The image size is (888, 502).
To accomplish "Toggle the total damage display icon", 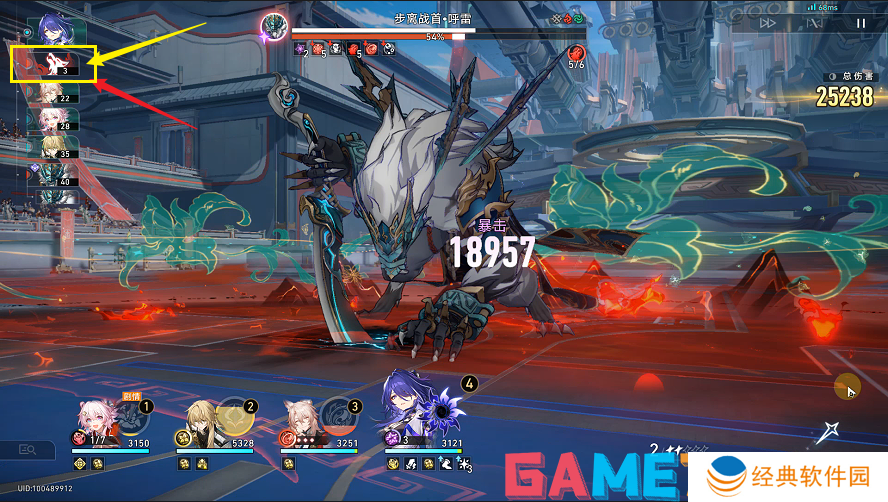I will coord(831,76).
